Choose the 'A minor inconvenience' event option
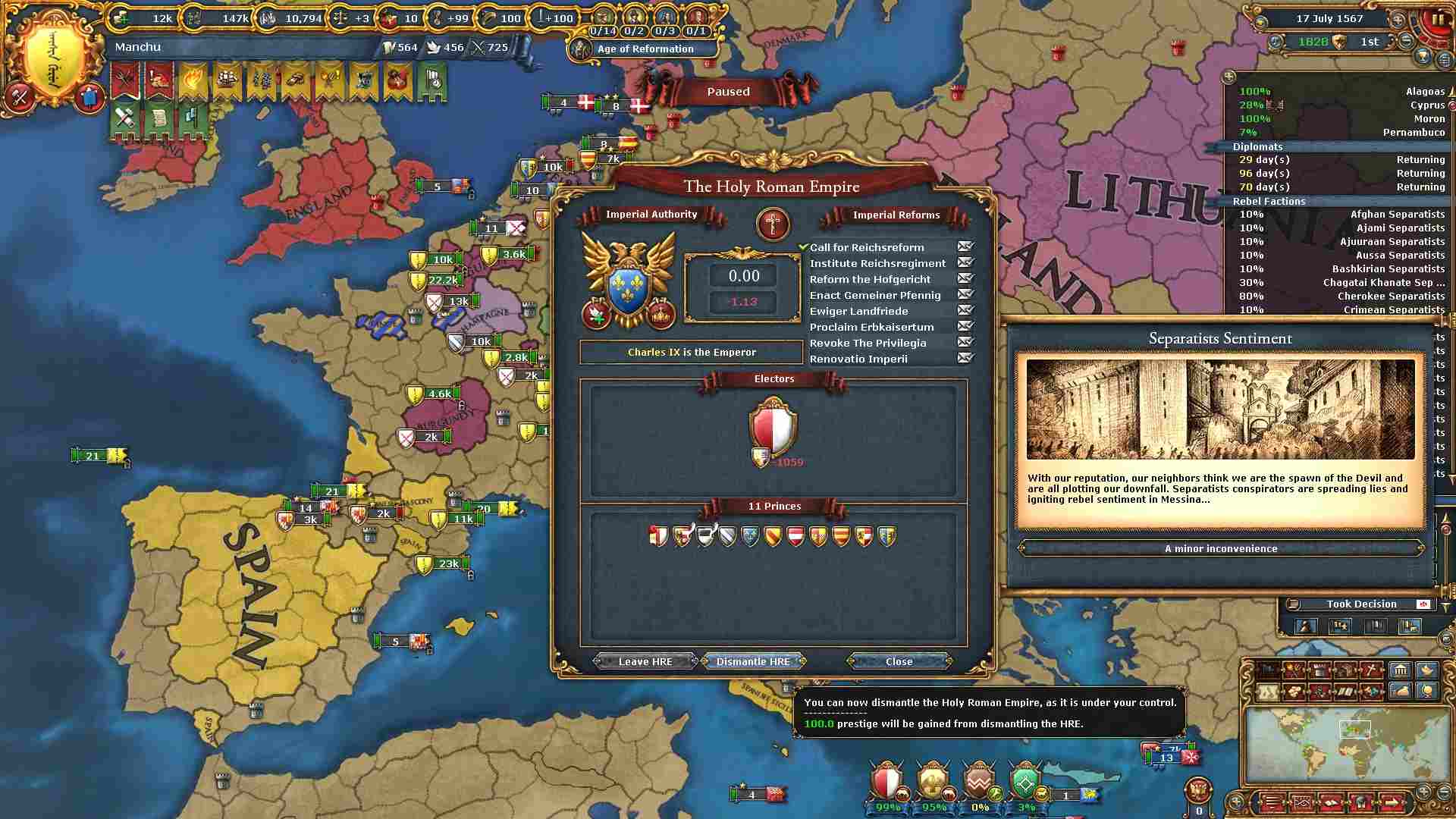The width and height of the screenshot is (1456, 819). [1220, 548]
